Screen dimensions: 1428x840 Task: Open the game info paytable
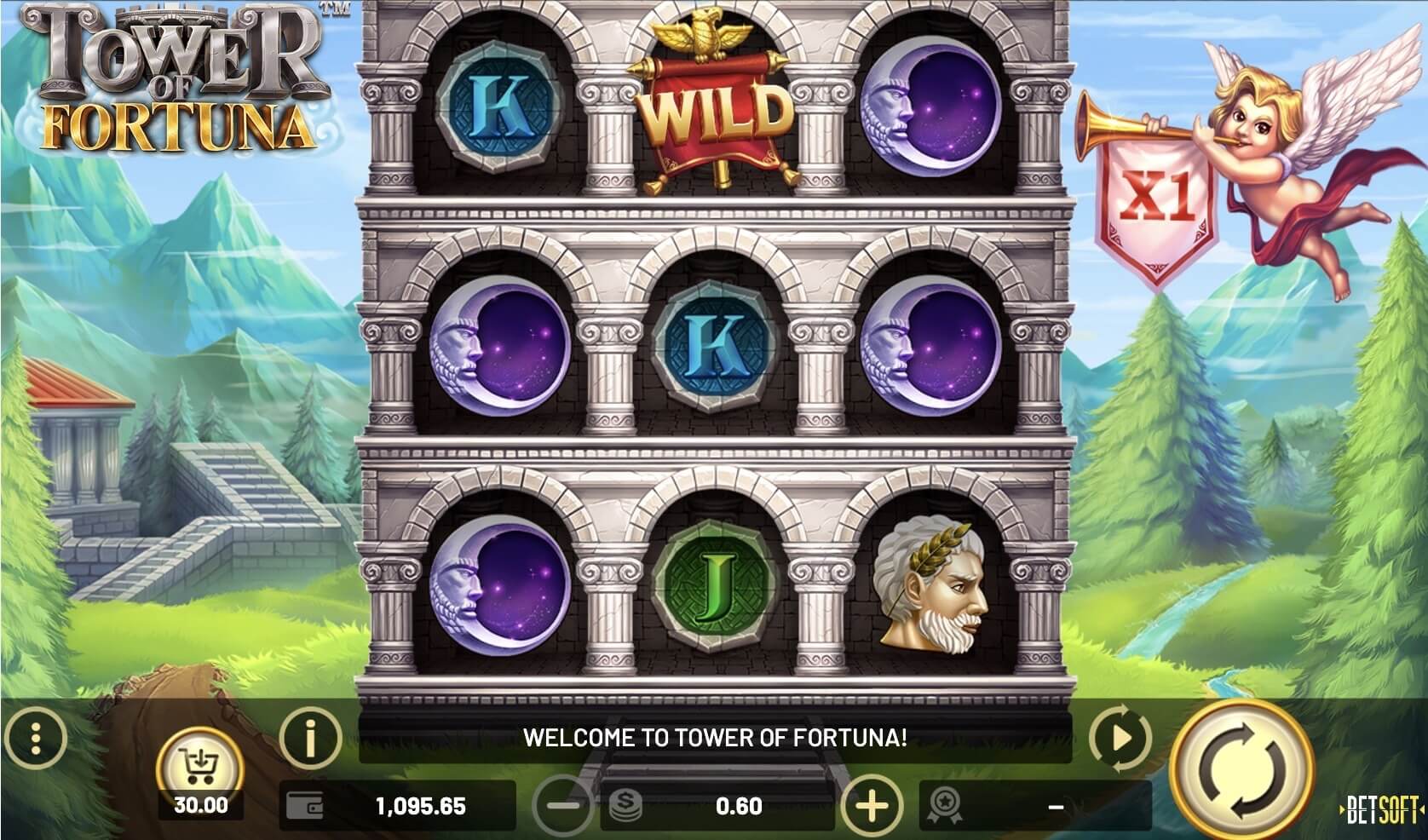pos(310,738)
